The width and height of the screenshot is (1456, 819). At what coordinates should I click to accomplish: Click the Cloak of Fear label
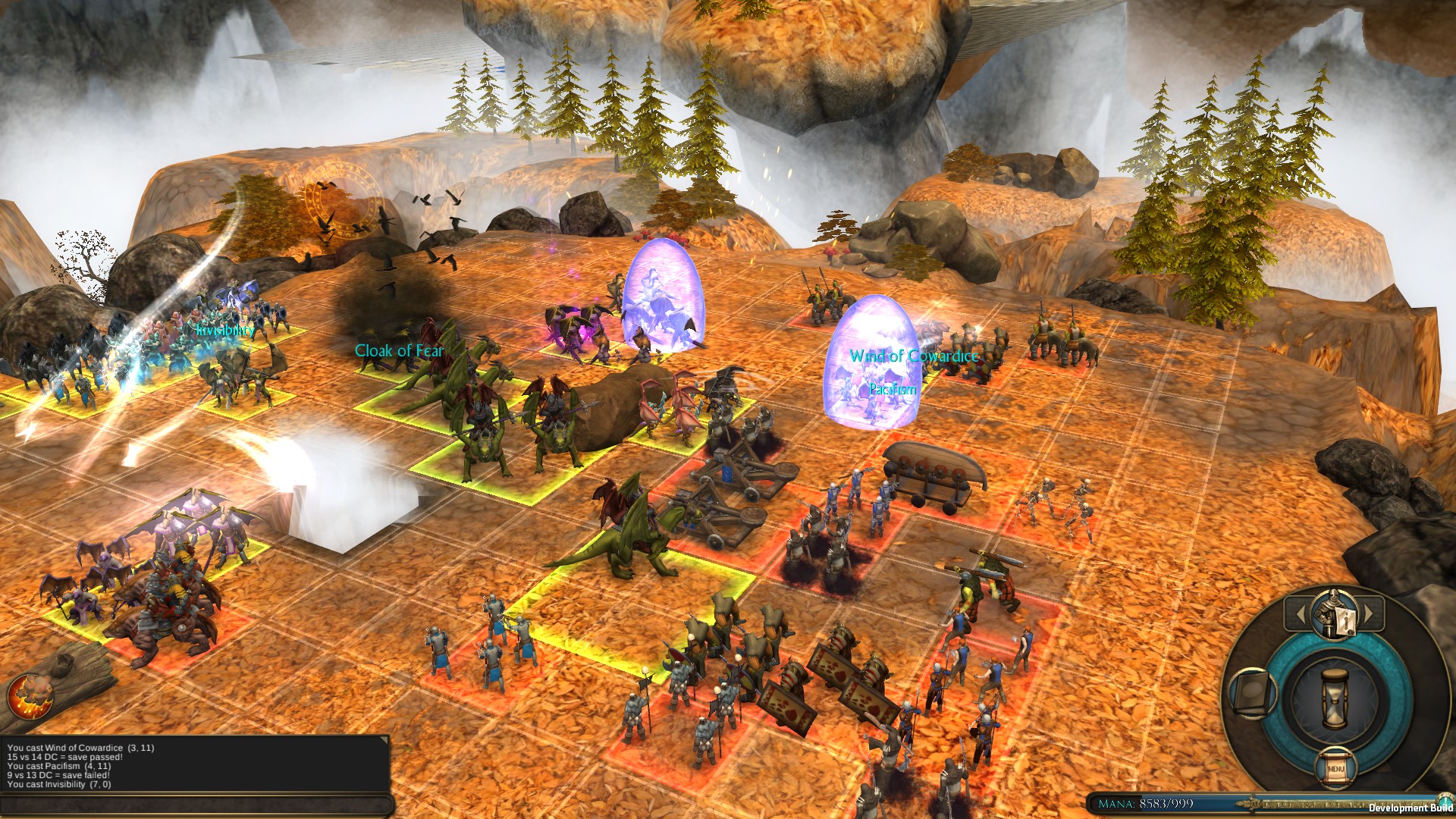(x=402, y=351)
